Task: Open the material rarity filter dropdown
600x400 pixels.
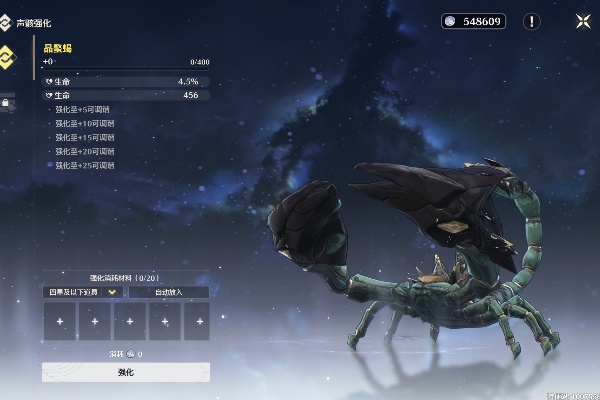Action: coord(84,292)
